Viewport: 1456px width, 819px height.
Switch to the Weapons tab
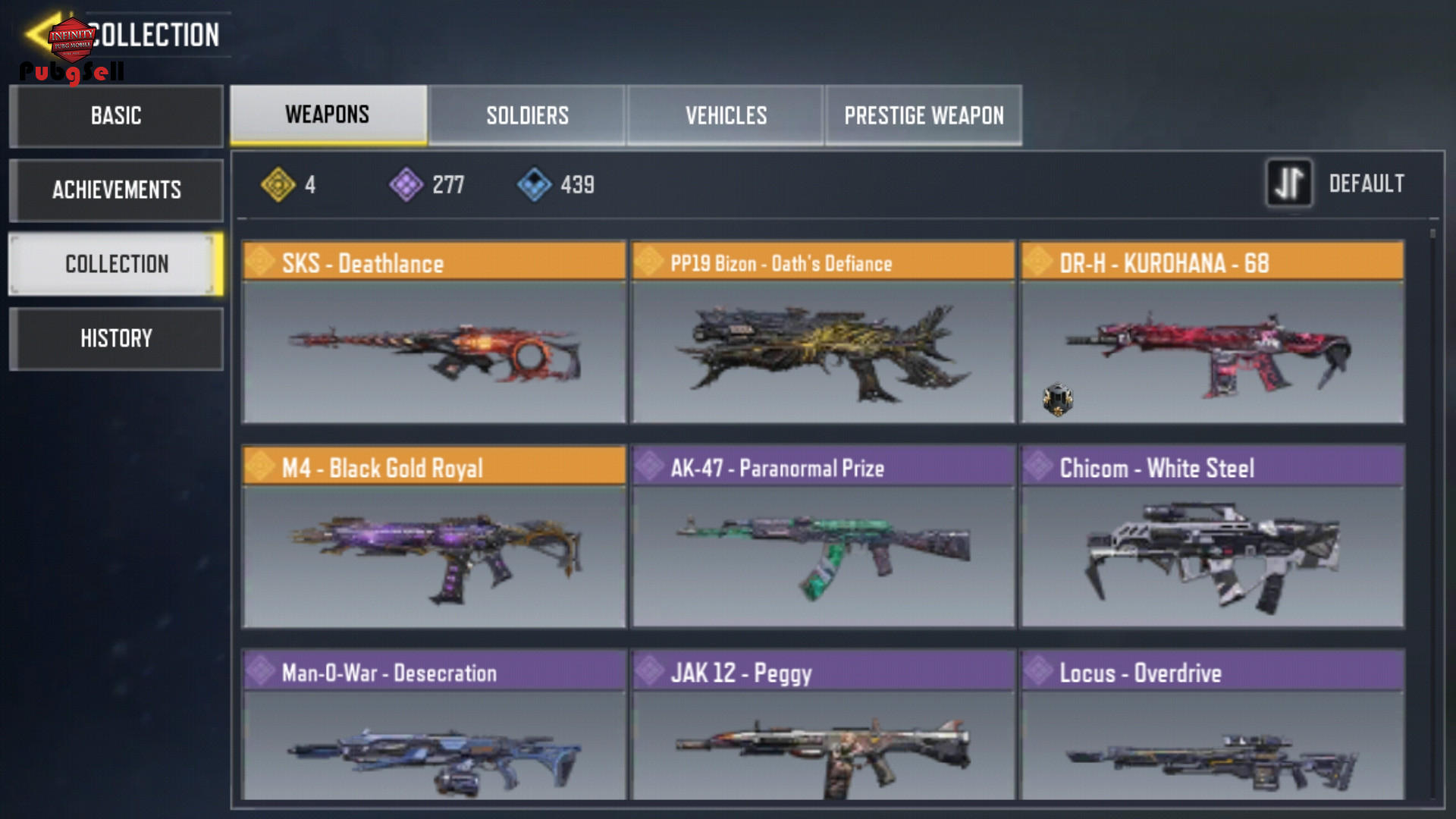(328, 115)
